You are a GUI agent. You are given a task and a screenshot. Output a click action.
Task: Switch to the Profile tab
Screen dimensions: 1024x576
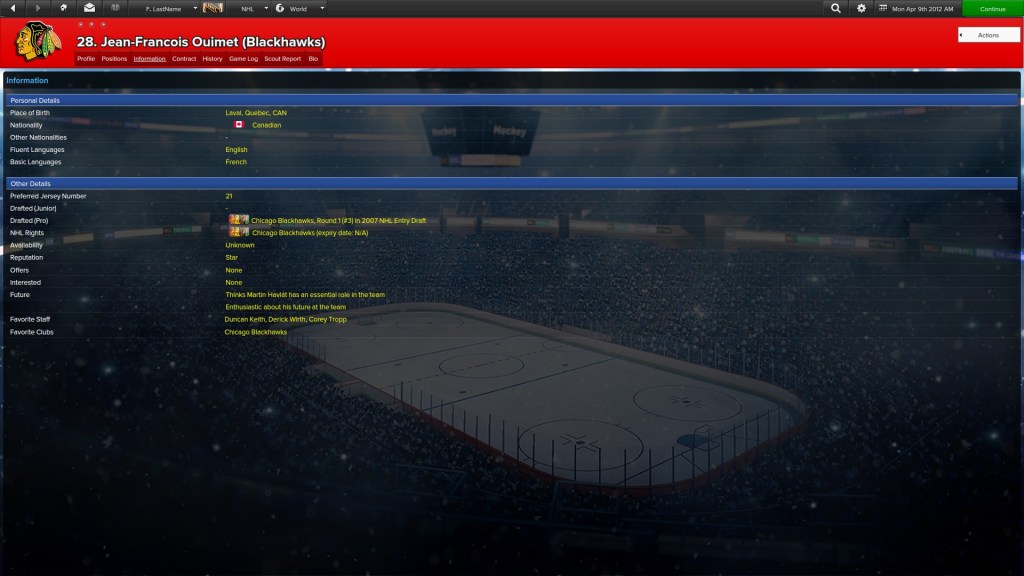pyautogui.click(x=86, y=59)
